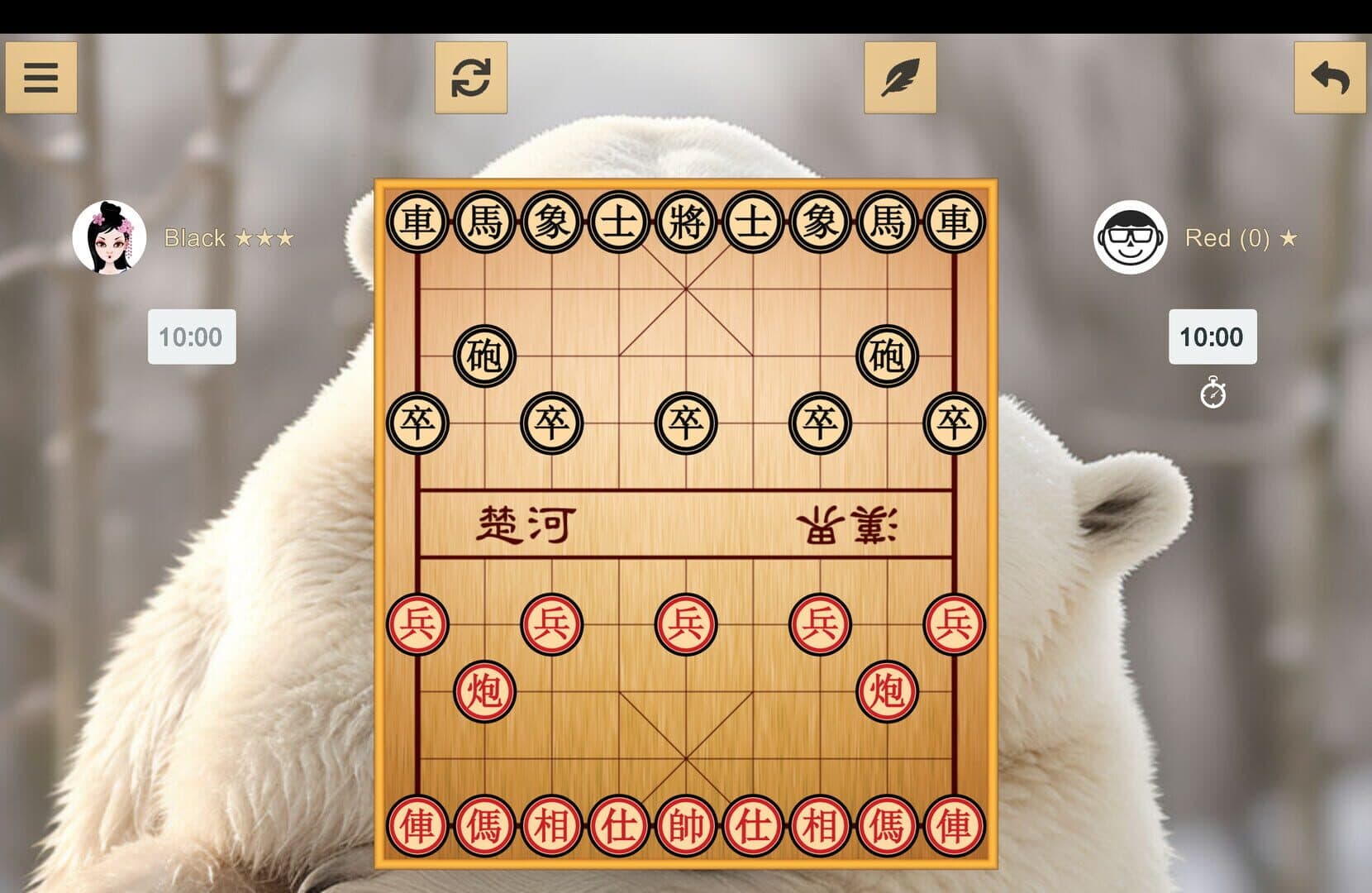Screen dimensions: 1372x893
Task: Open Black player's avatar
Action: click(108, 239)
